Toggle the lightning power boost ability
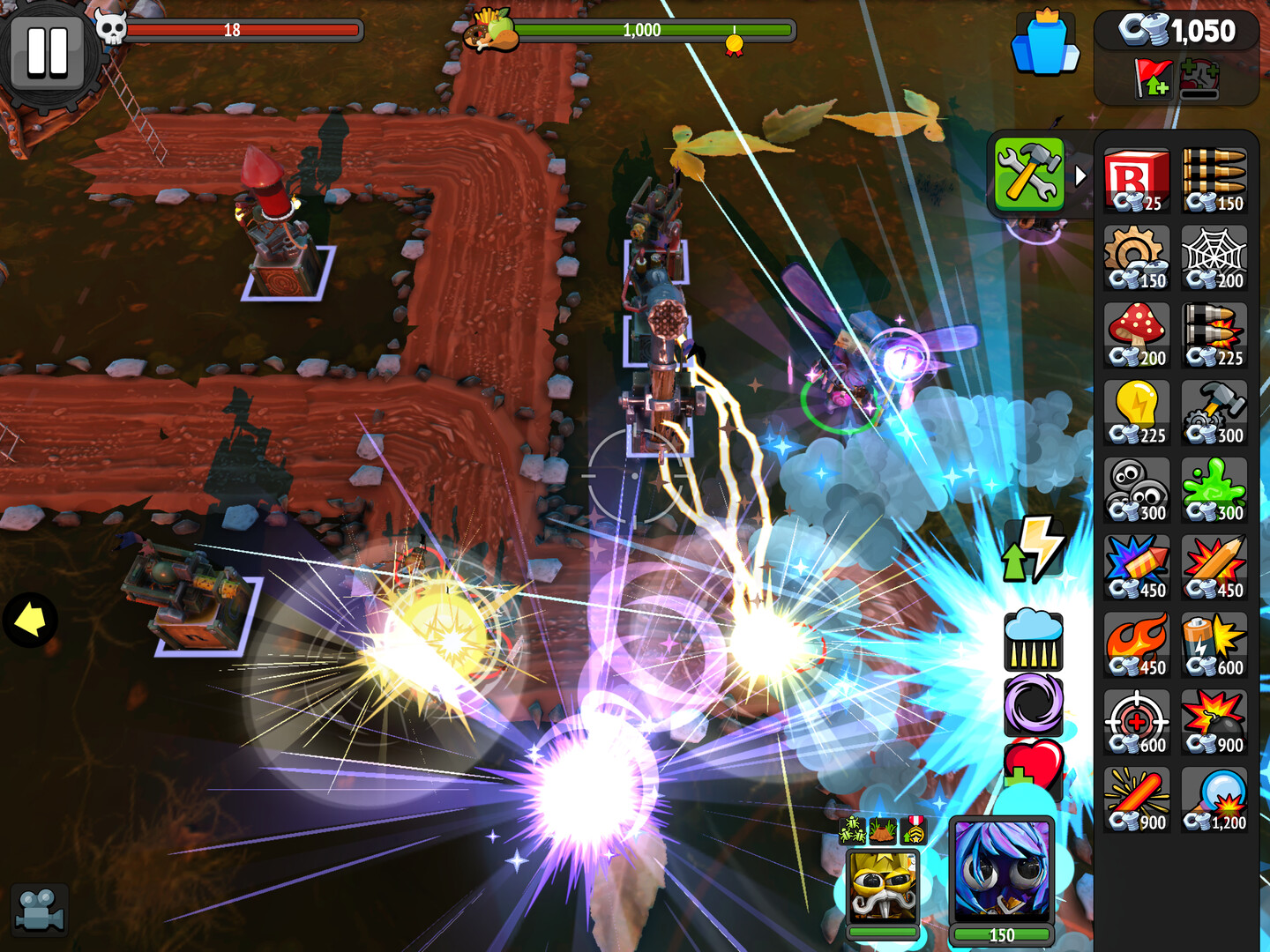1270x952 pixels. point(1034,549)
